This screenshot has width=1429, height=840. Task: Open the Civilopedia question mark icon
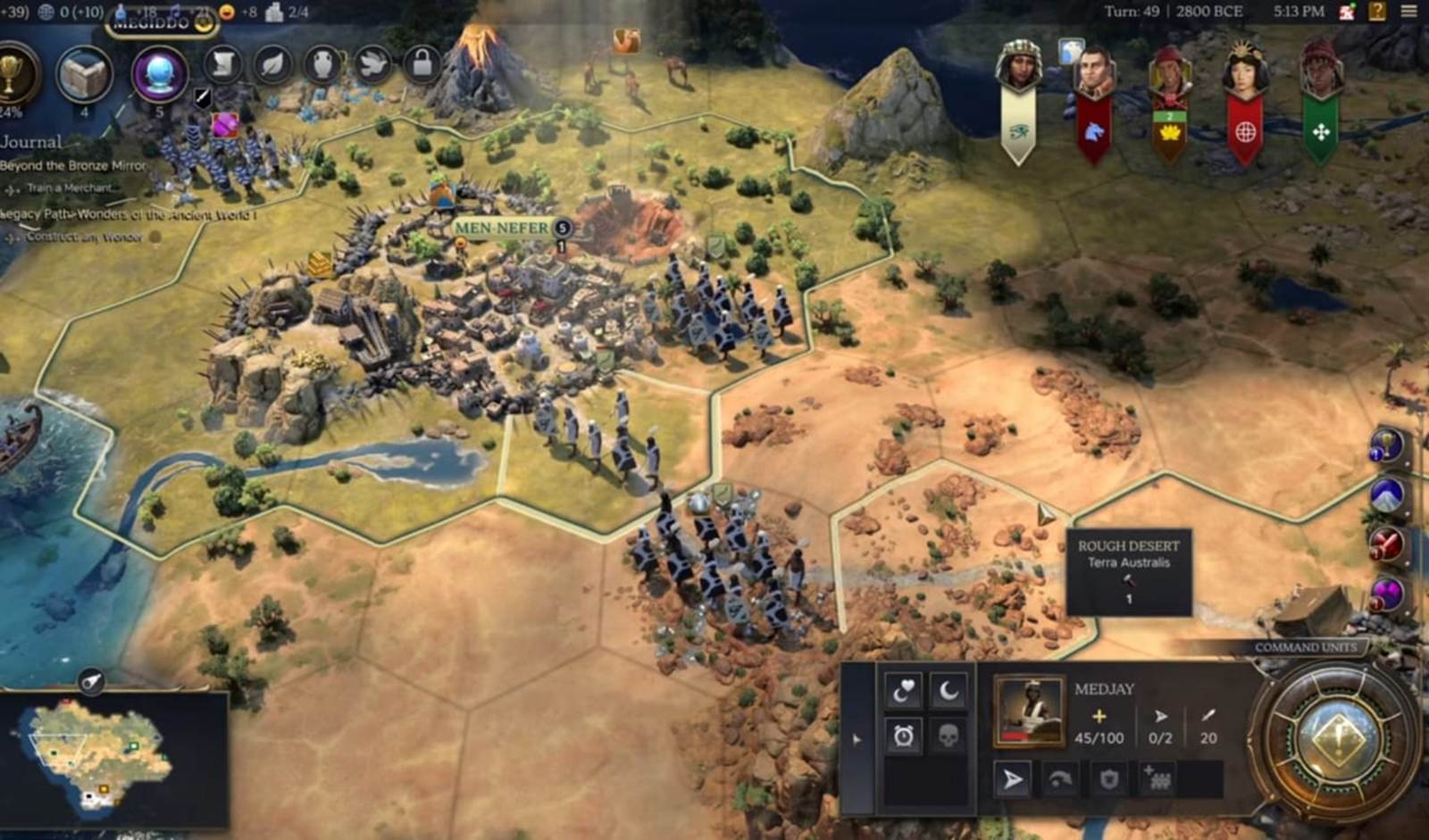pos(1377,12)
